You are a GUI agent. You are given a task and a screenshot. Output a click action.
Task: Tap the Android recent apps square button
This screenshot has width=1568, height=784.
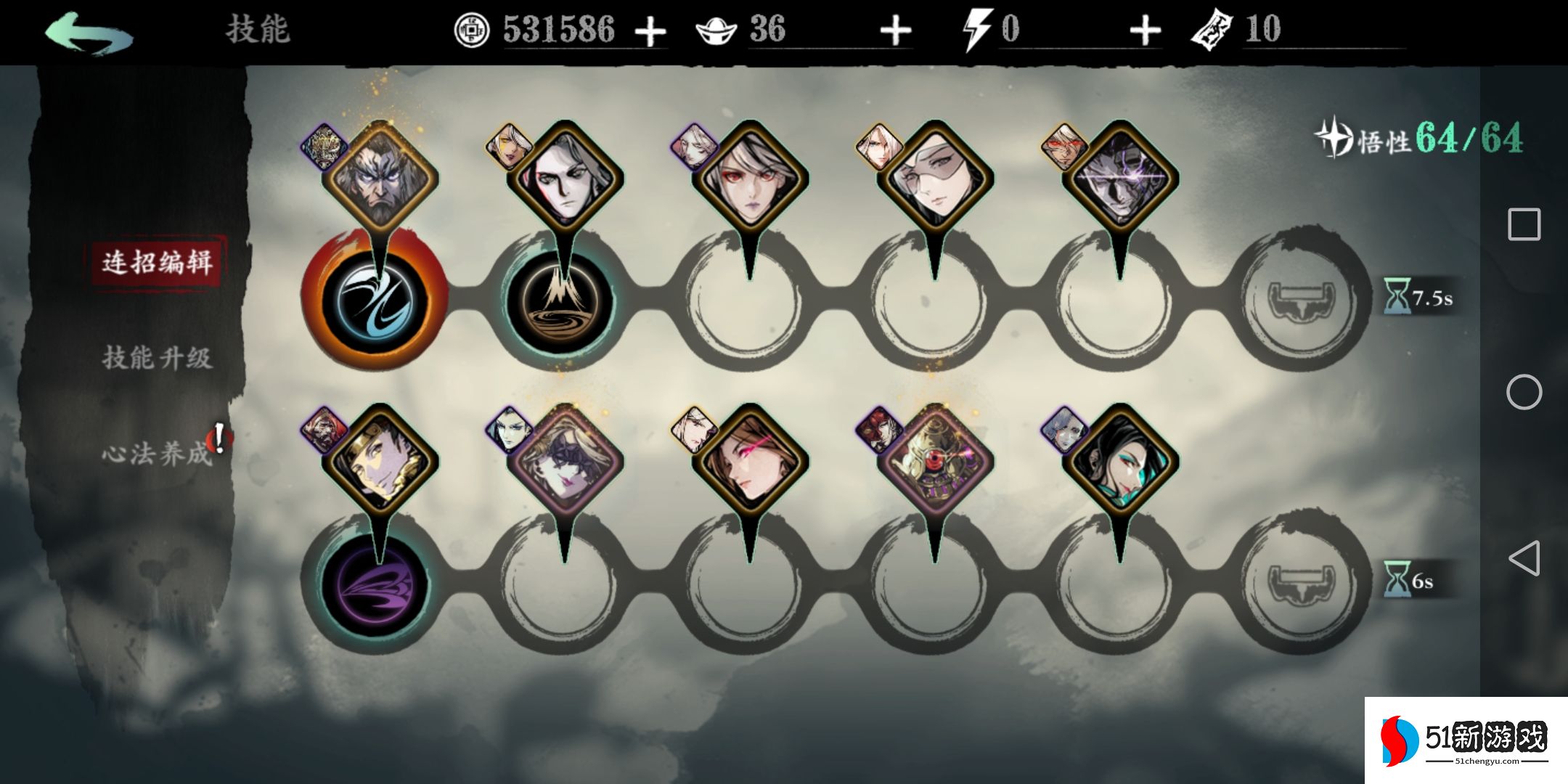(1524, 224)
